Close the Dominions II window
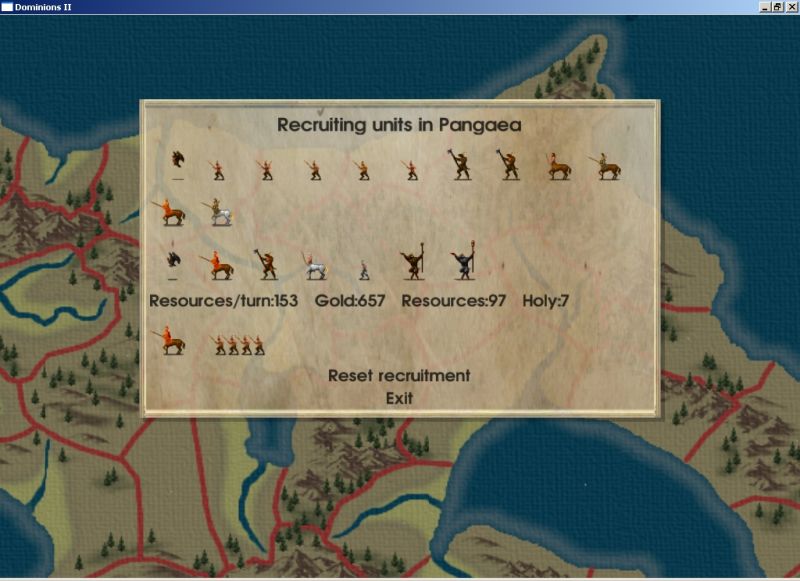The height and width of the screenshot is (581, 800). [x=791, y=7]
